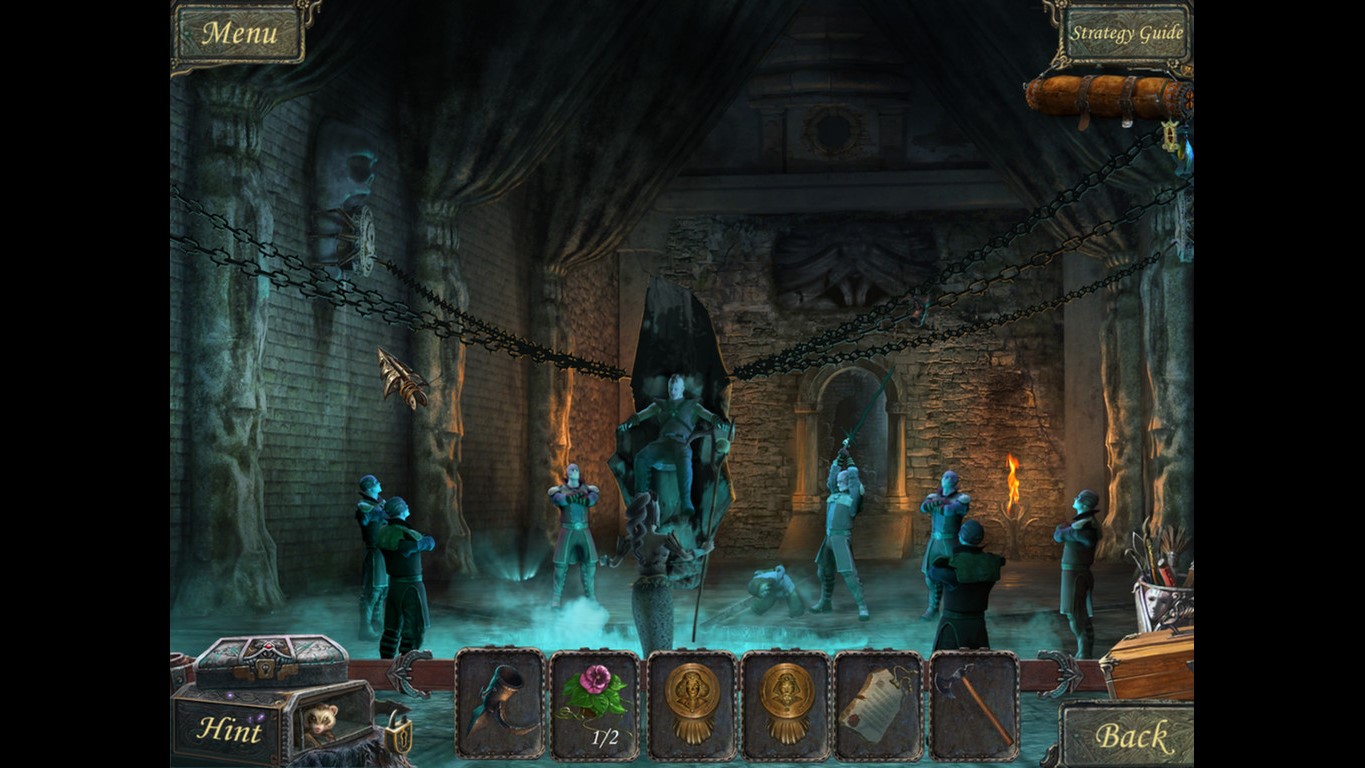Image resolution: width=1365 pixels, height=768 pixels.
Task: Click the Hint chest button
Action: tap(229, 729)
